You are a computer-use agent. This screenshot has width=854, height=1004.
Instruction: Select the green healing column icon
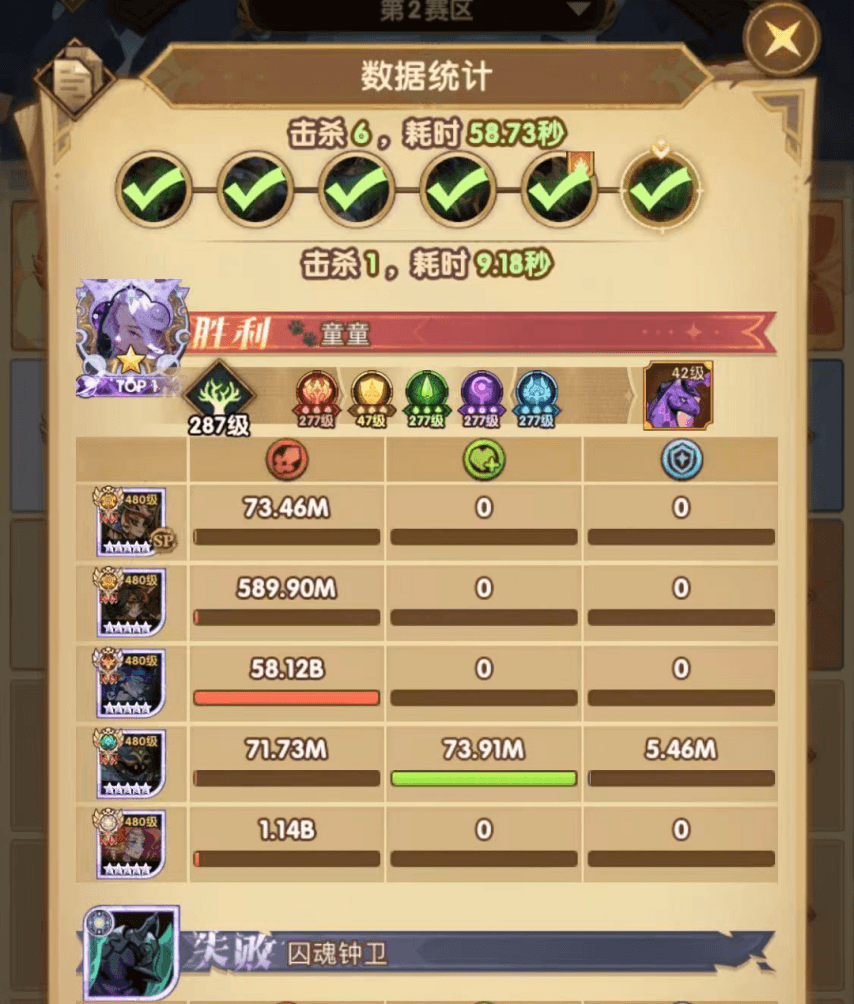pos(484,460)
